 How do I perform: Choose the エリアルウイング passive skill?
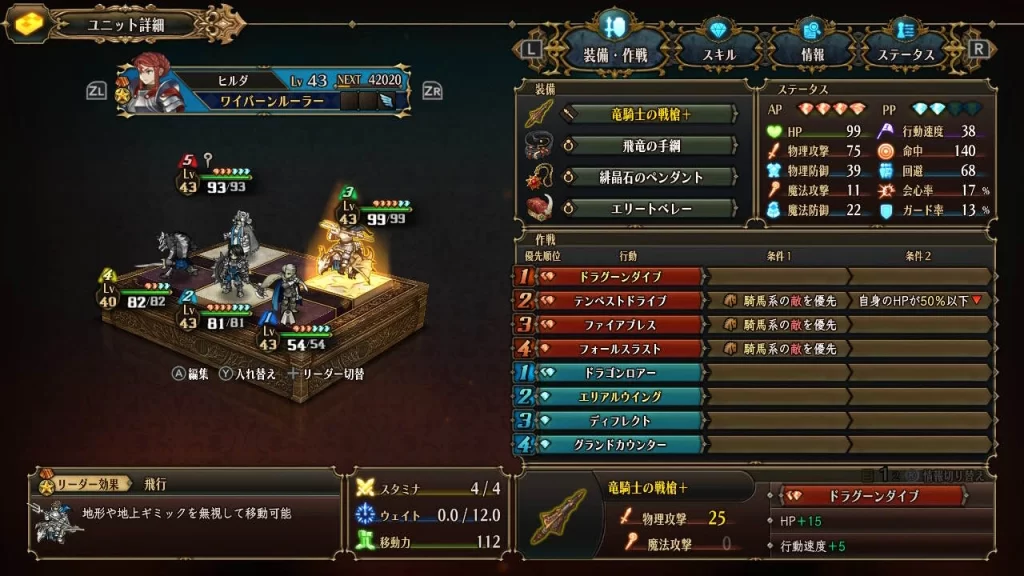tap(622, 397)
